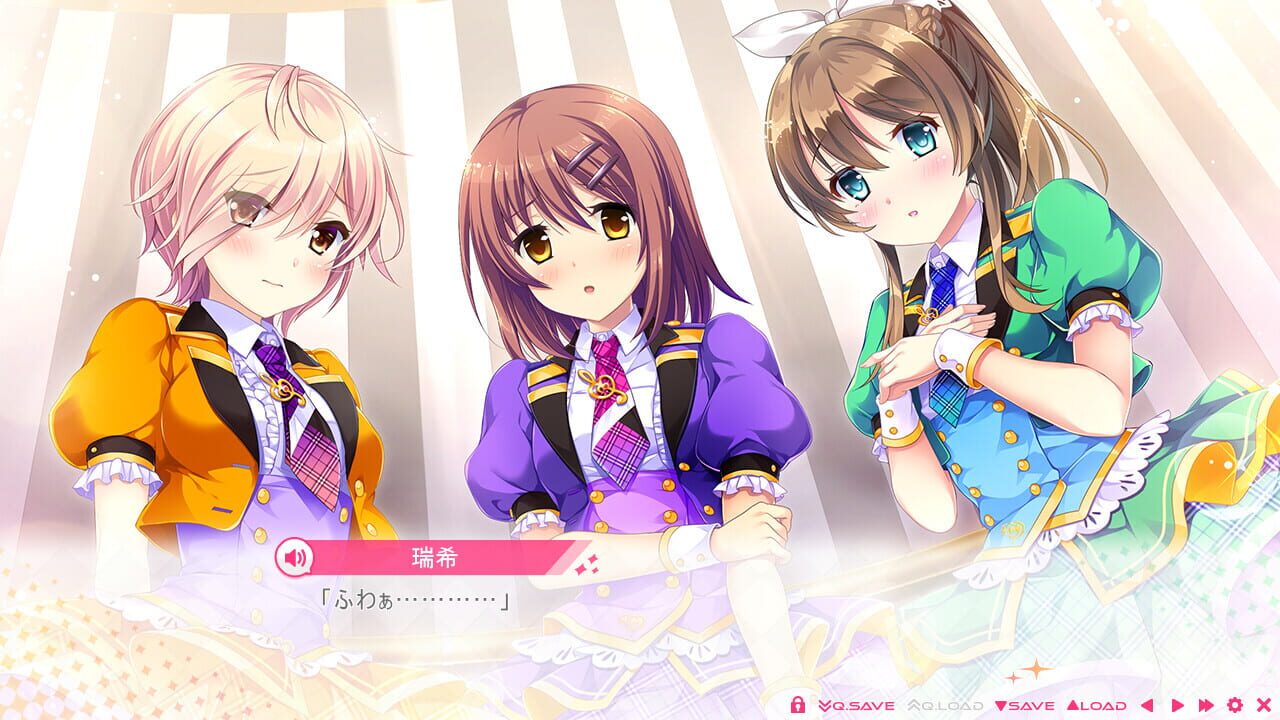Viewport: 1280px width, 720px height.
Task: Toggle skip mode with the double arrow
Action: [1207, 704]
